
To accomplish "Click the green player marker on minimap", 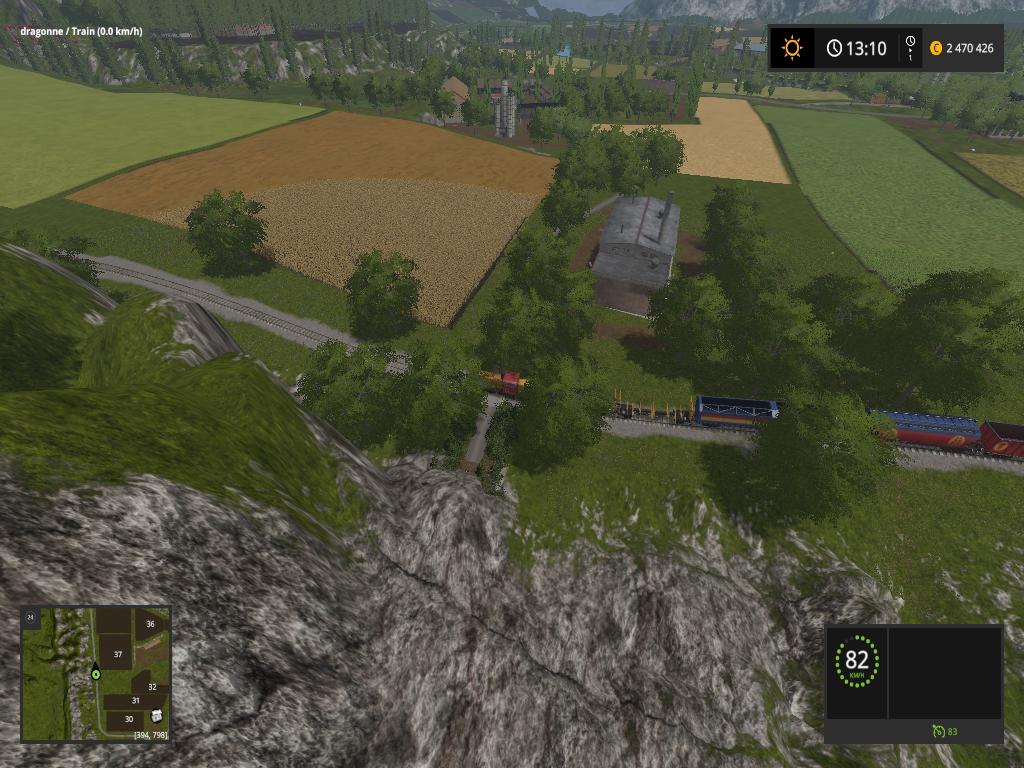I will (96, 673).
